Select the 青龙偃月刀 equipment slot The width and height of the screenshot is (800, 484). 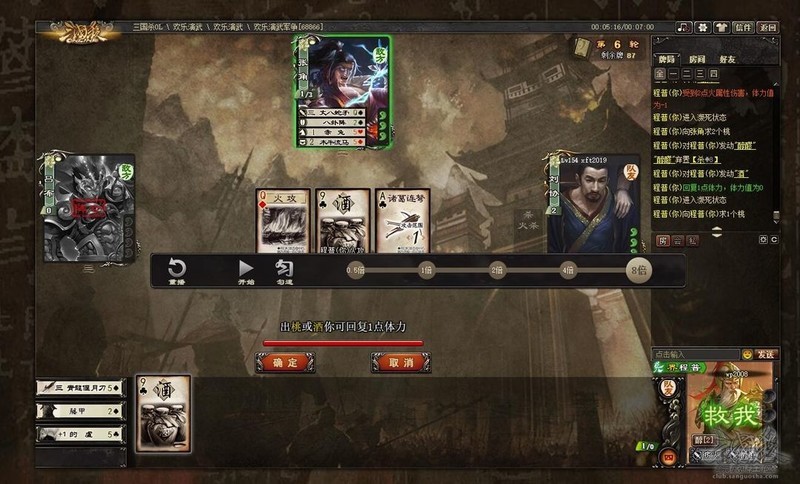click(x=78, y=388)
